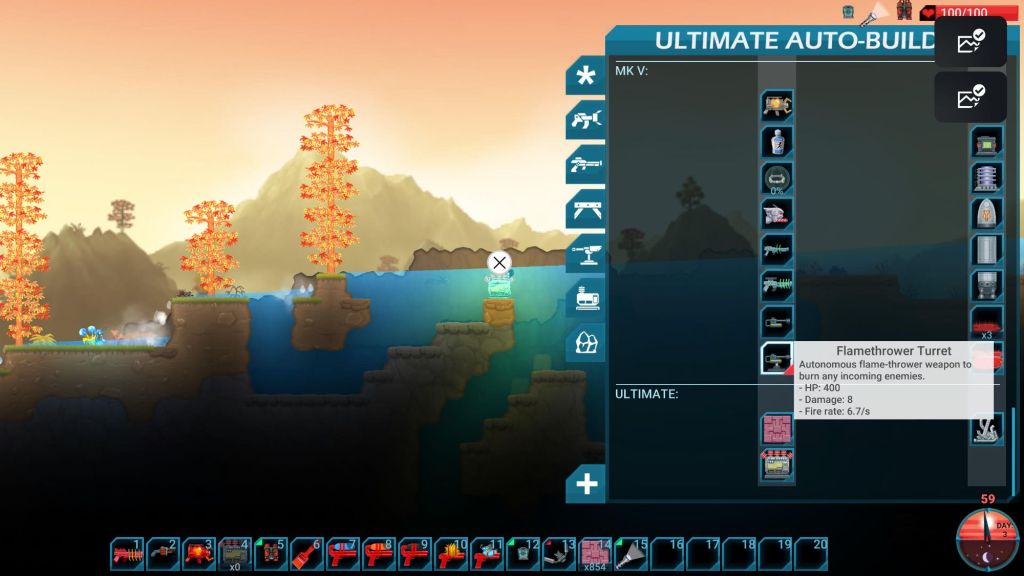The image size is (1024, 576).
Task: Choose the flaming gun in slot 10
Action: [x=452, y=553]
